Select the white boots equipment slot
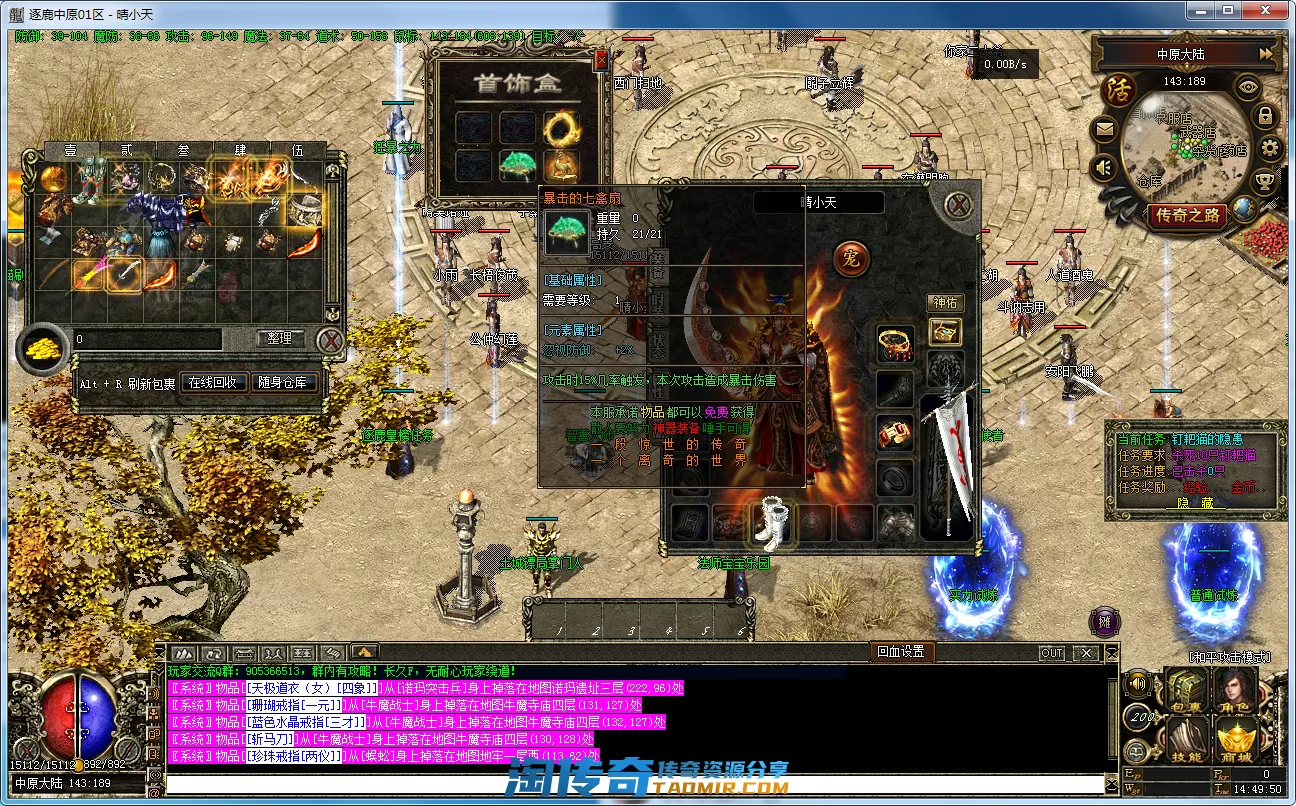The height and width of the screenshot is (806, 1296). [x=771, y=523]
